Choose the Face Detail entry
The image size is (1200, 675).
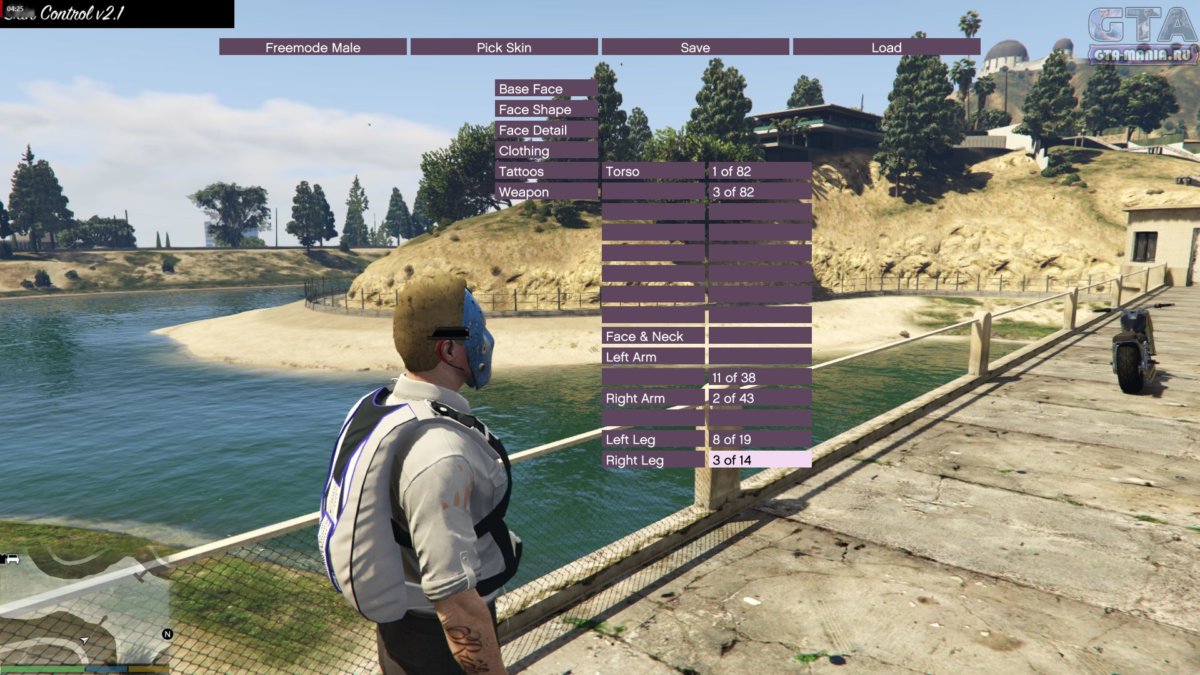(x=546, y=130)
